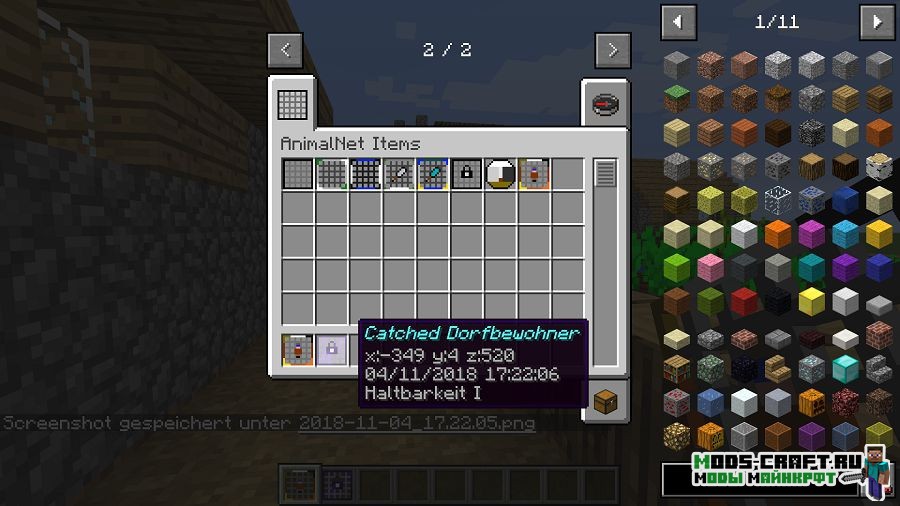Image resolution: width=900 pixels, height=506 pixels.
Task: Open the compass search tab
Action: [604, 103]
